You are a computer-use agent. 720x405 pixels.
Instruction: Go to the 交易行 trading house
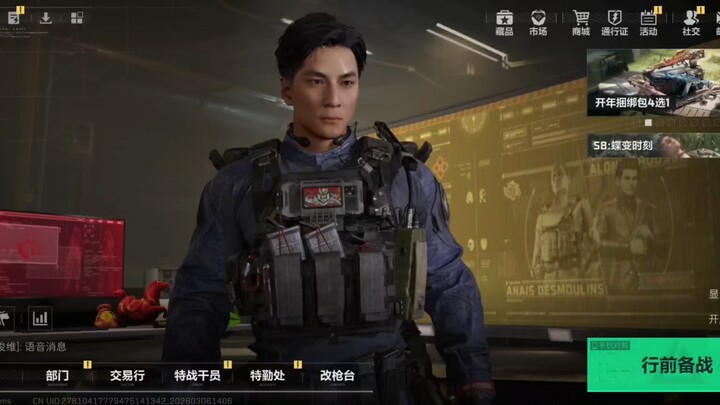pyautogui.click(x=127, y=376)
